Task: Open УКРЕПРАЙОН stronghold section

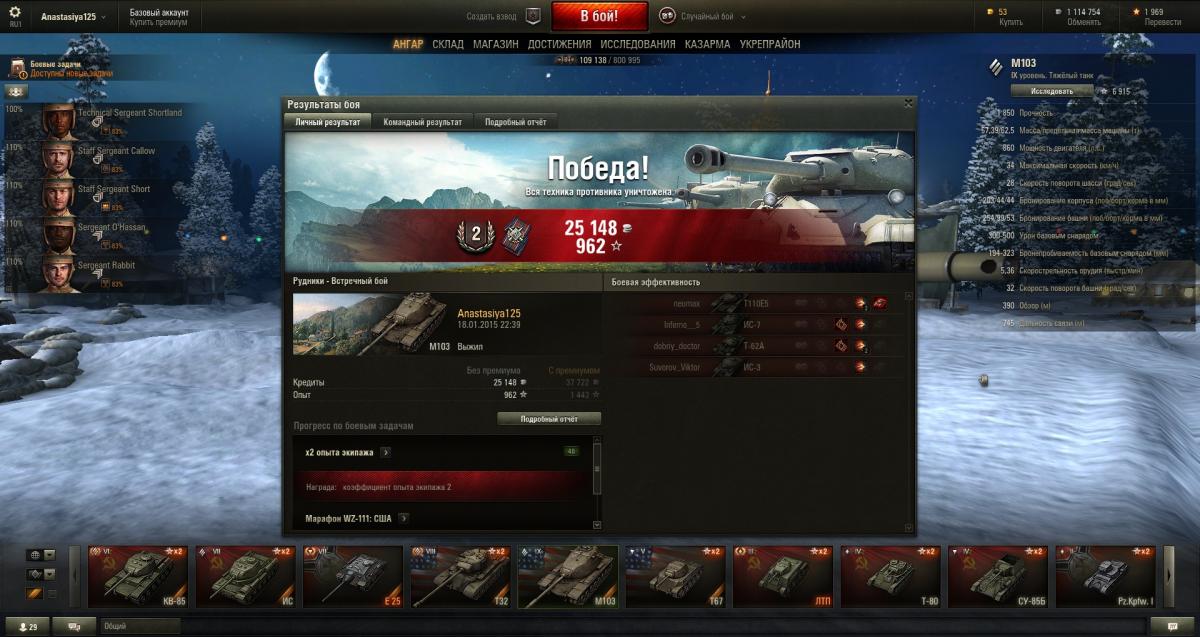Action: pyautogui.click(x=770, y=44)
